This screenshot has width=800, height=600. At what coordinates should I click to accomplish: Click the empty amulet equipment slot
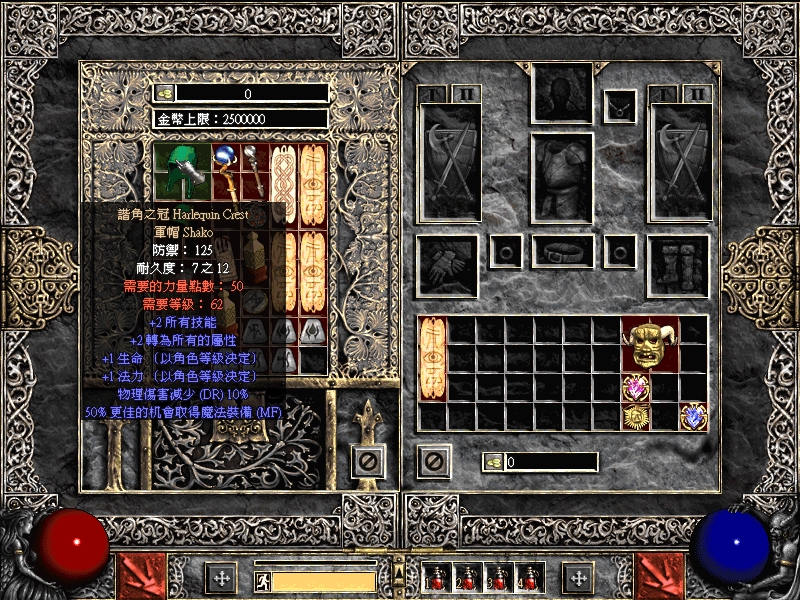[x=620, y=102]
